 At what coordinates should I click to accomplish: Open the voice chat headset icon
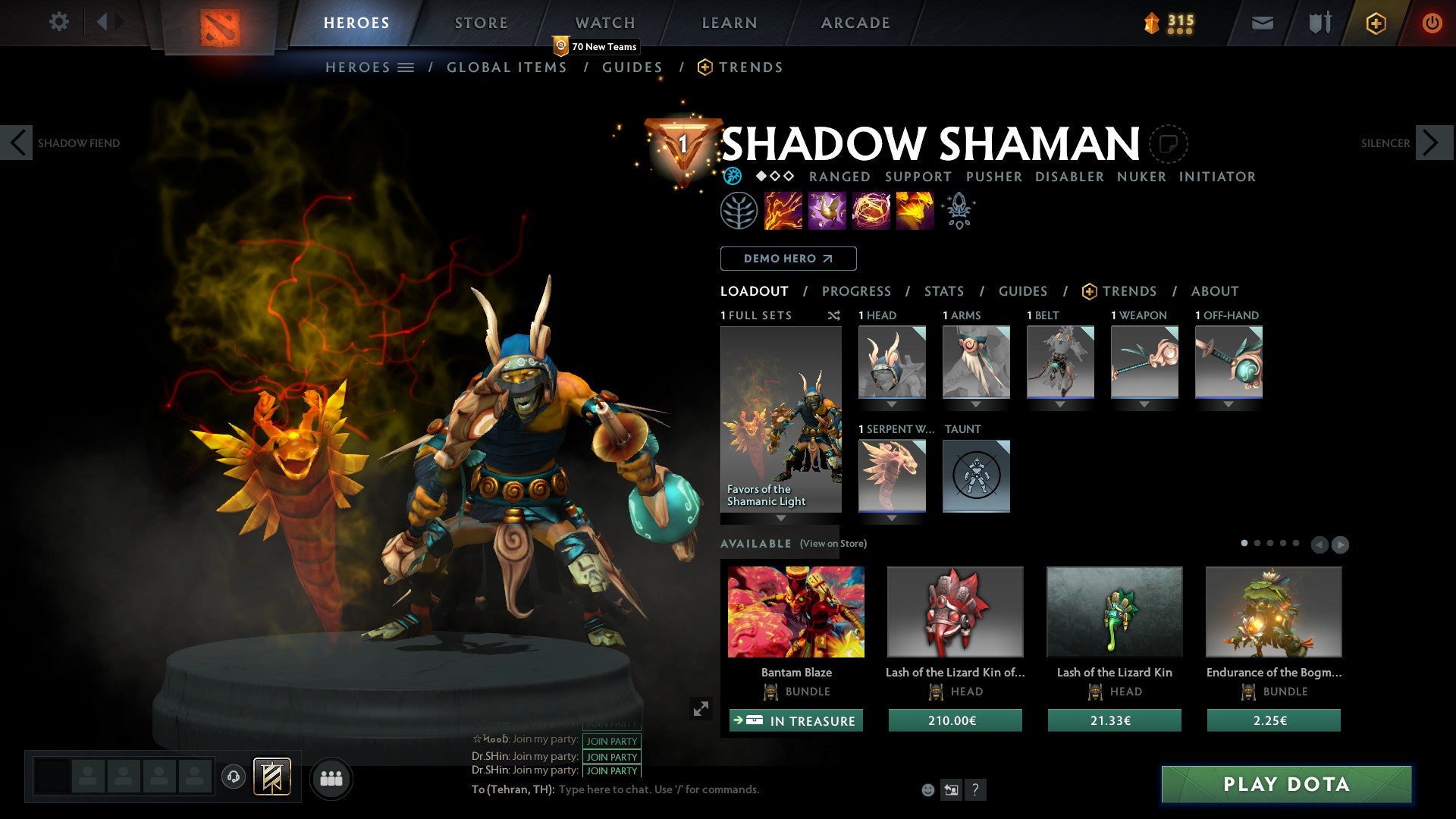point(234,777)
